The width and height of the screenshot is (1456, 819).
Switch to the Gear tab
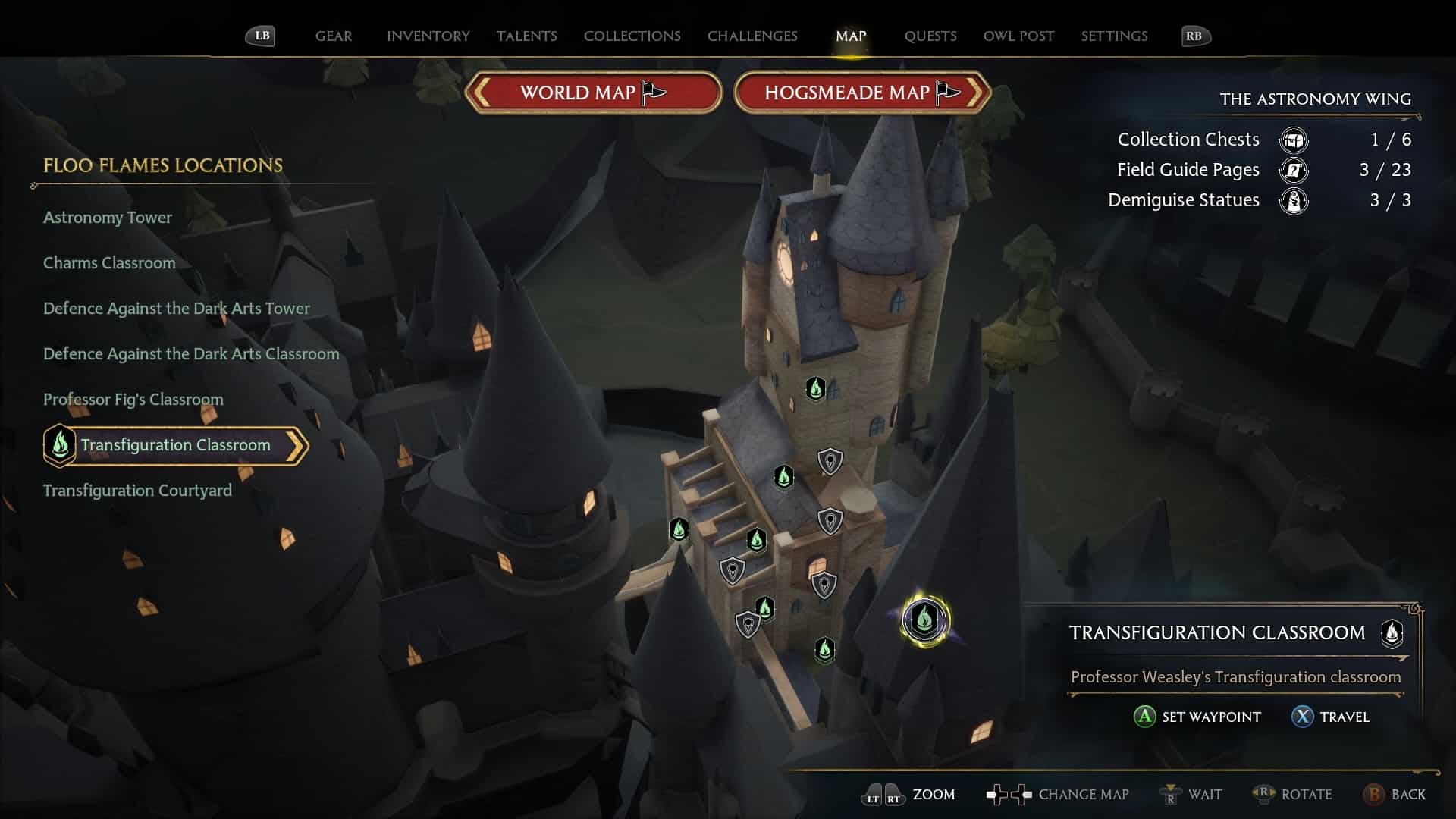click(334, 36)
